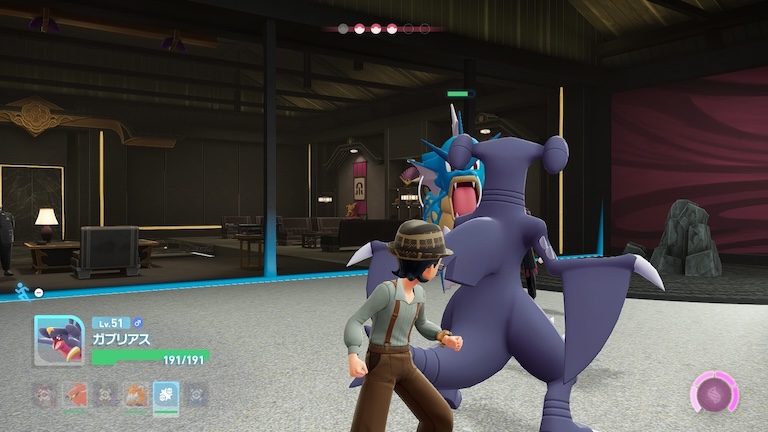Toggle the blue running figure icon
Screen dimensions: 768x432
point(21,290)
